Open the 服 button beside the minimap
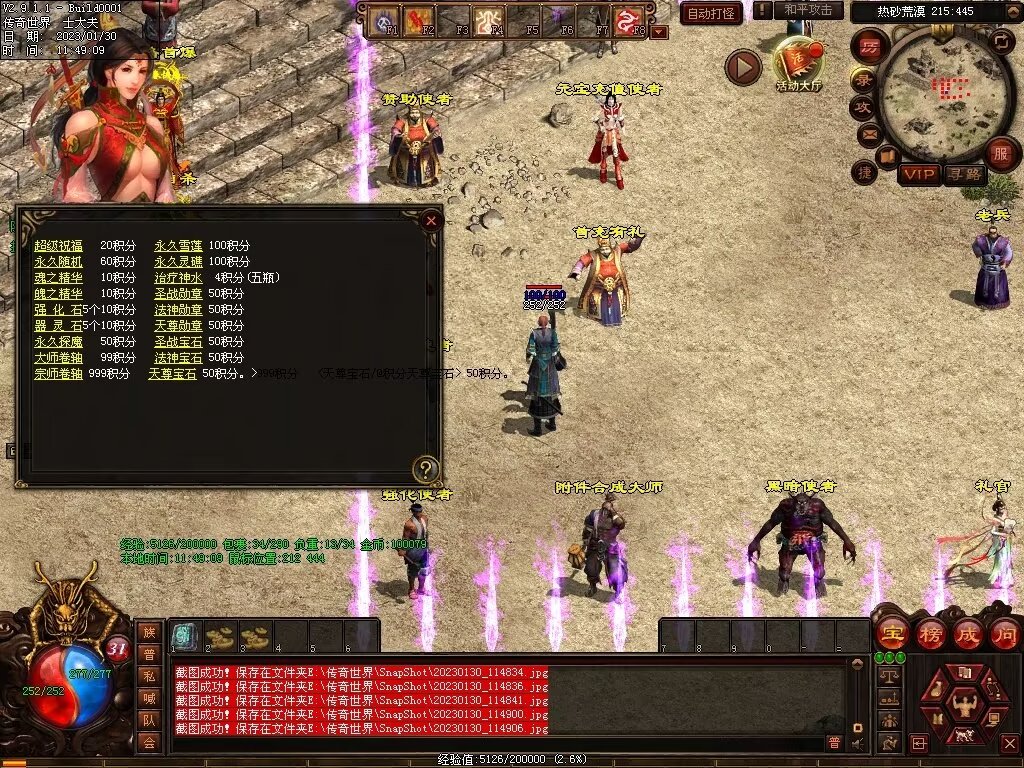1024x768 pixels. pyautogui.click(x=1001, y=154)
